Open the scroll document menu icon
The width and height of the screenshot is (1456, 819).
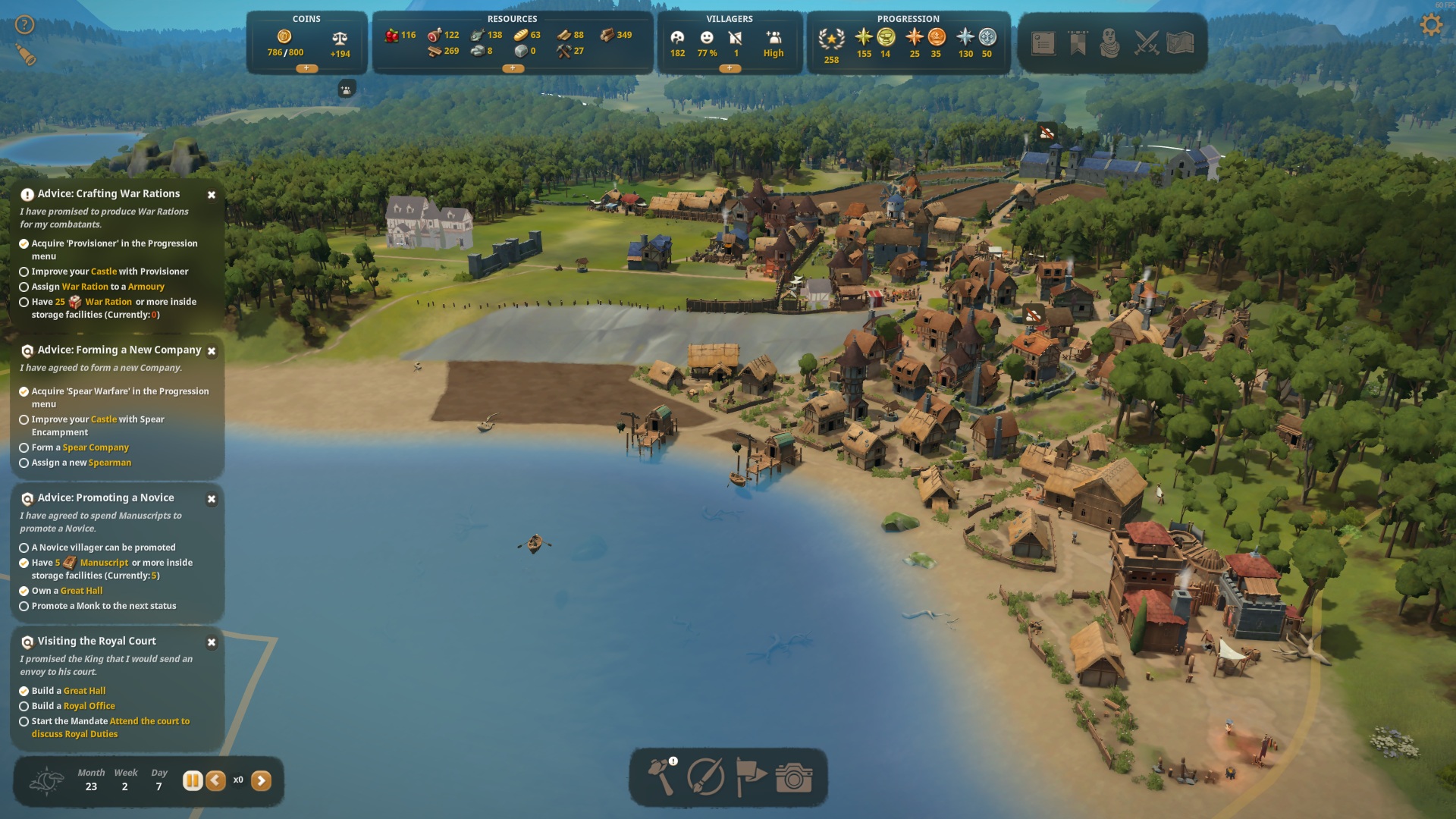(1043, 43)
